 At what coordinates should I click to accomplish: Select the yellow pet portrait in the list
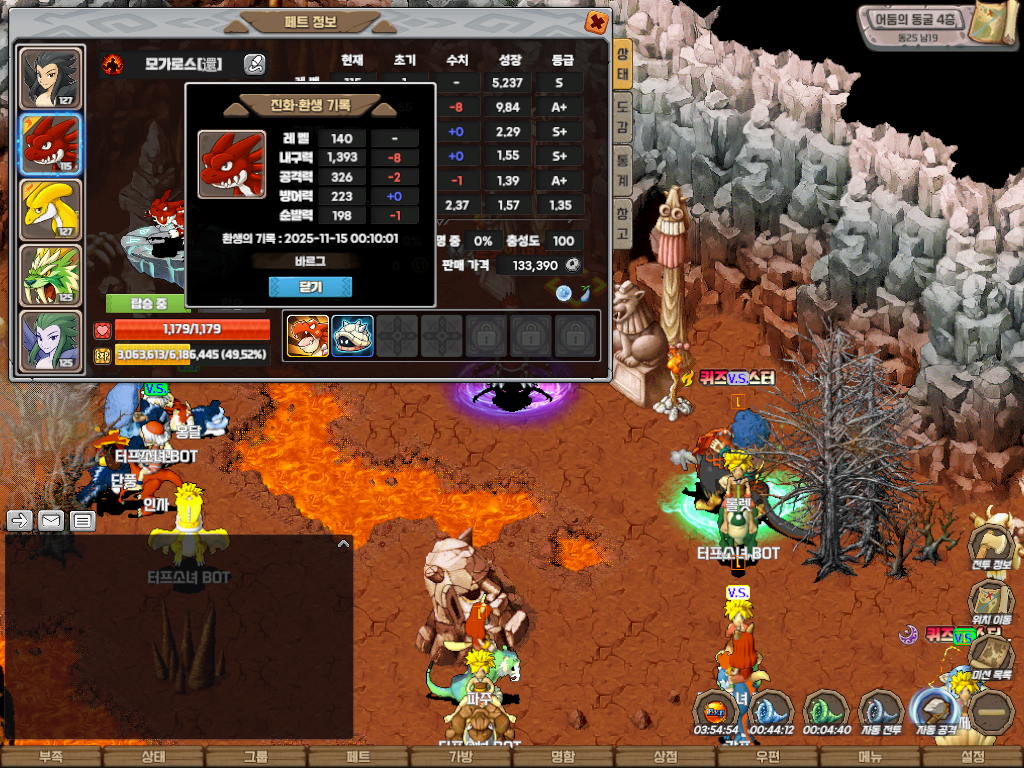pyautogui.click(x=51, y=208)
